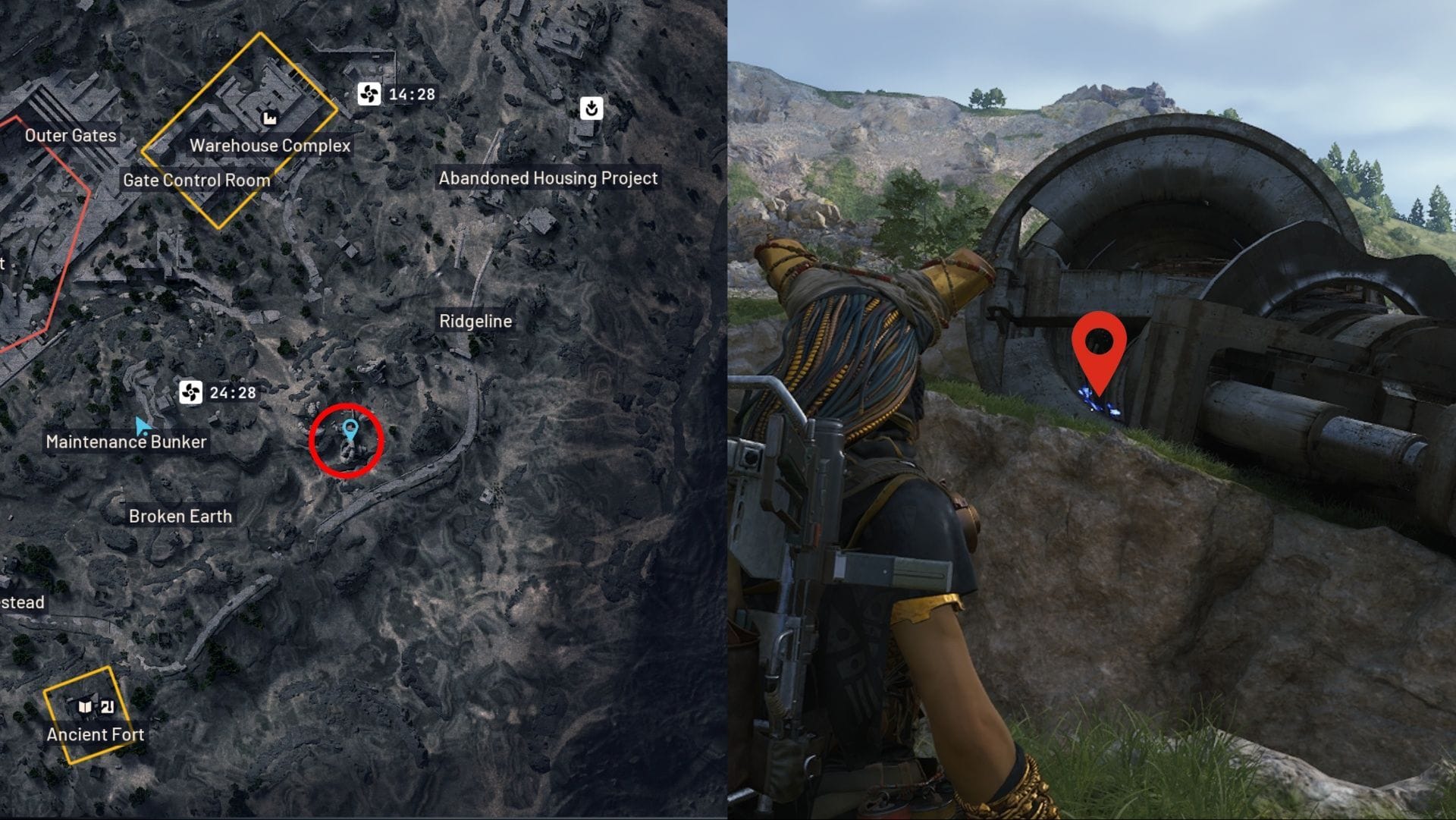
Task: Select the down-arrow icon above Abandoned Housing Project
Action: tap(591, 108)
